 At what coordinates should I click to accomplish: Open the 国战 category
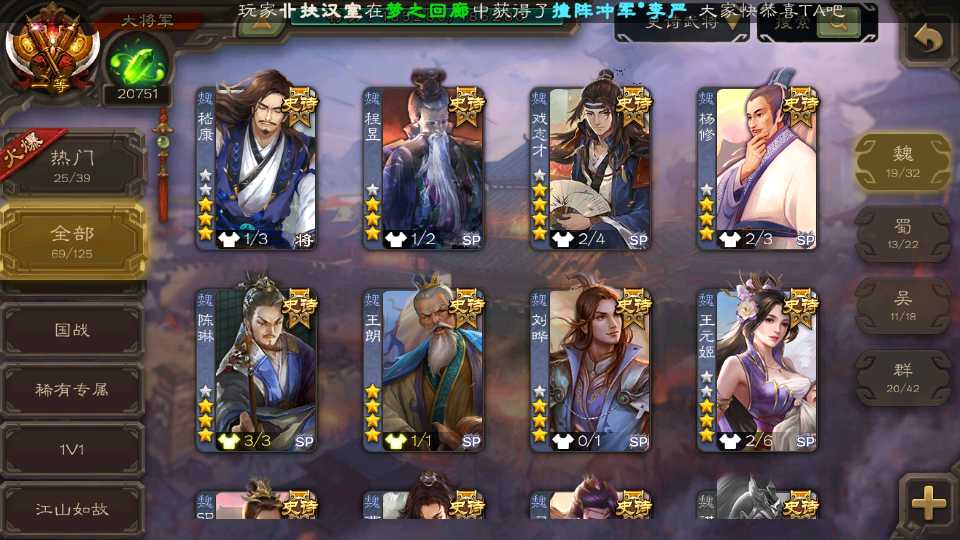72,329
